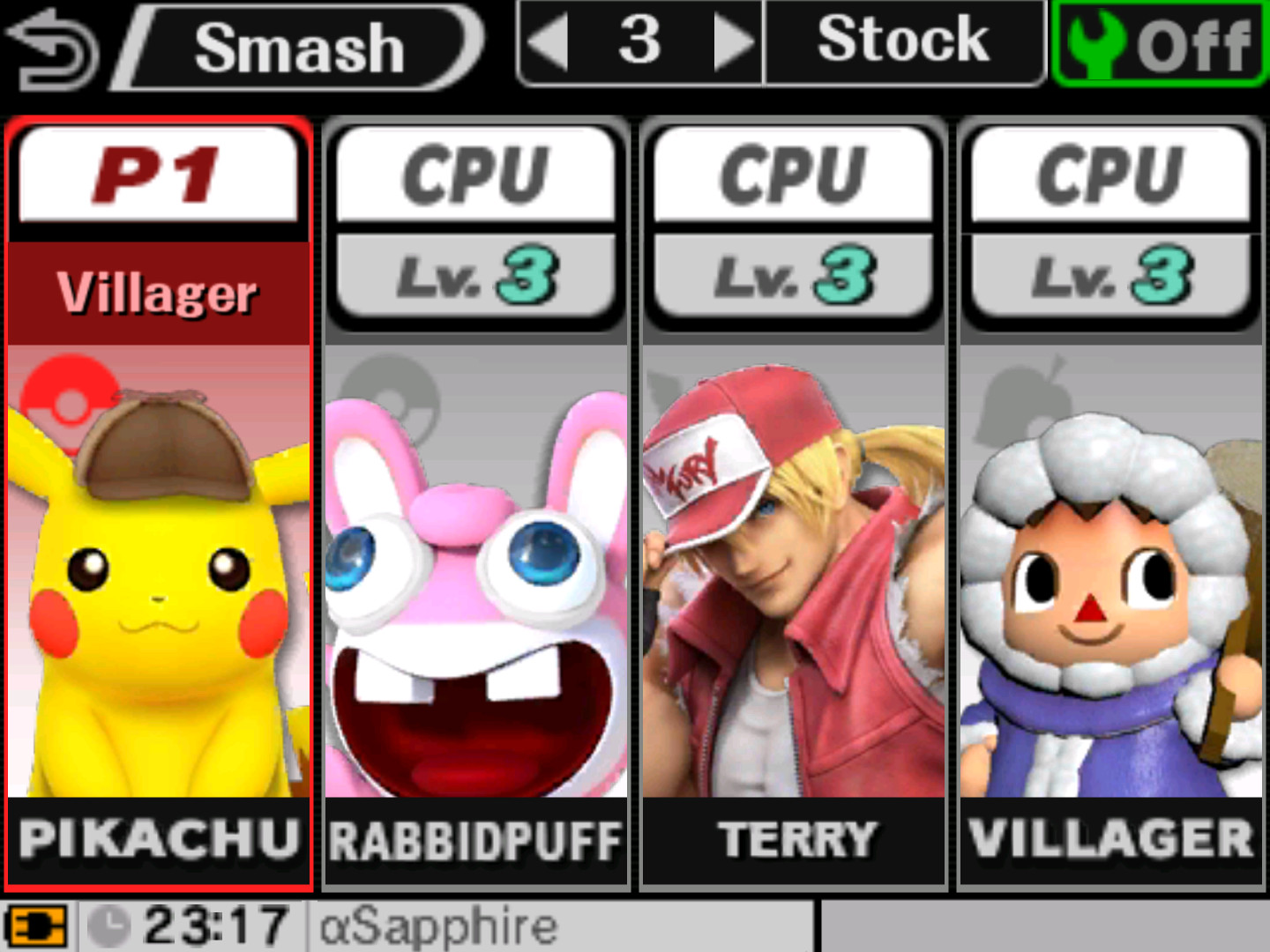Image resolution: width=1270 pixels, height=952 pixels.
Task: Select the Stock rule label
Action: [x=904, y=40]
